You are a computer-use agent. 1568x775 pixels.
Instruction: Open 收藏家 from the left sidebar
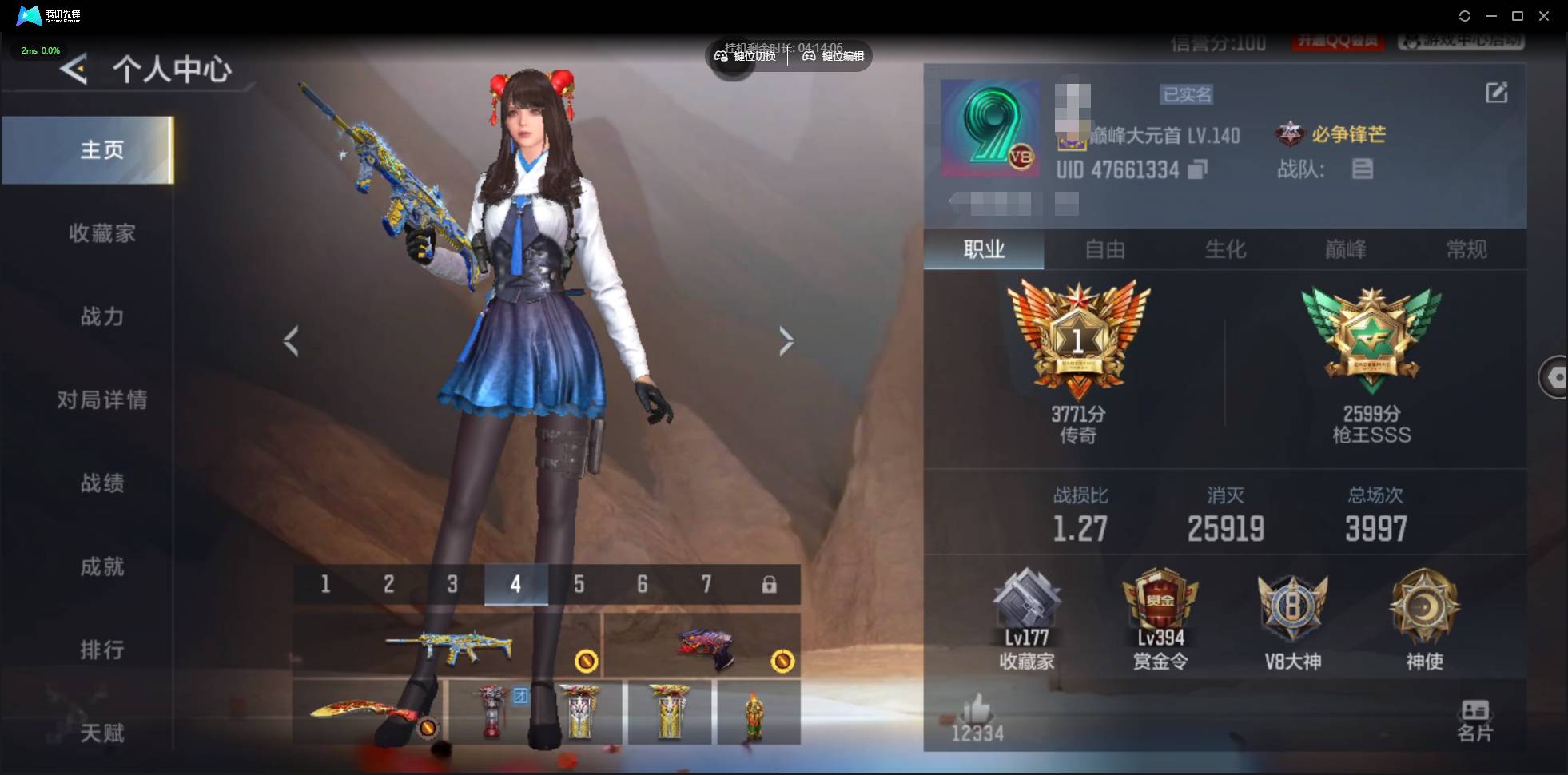click(x=102, y=232)
